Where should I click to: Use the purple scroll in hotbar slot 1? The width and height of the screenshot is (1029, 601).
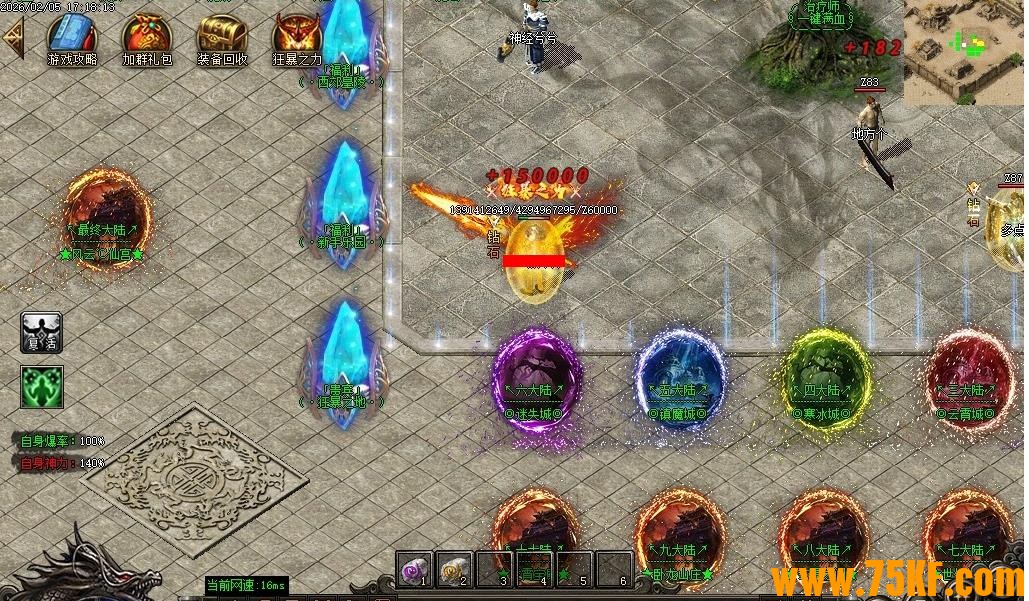414,570
